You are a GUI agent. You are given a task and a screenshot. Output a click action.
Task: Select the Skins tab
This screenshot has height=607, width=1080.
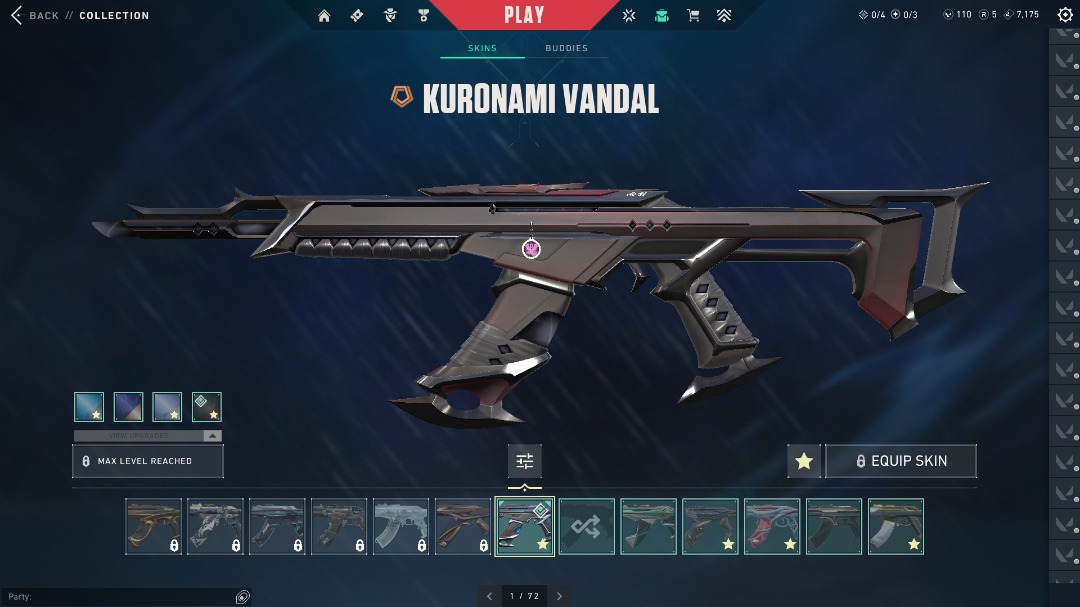[x=482, y=48]
